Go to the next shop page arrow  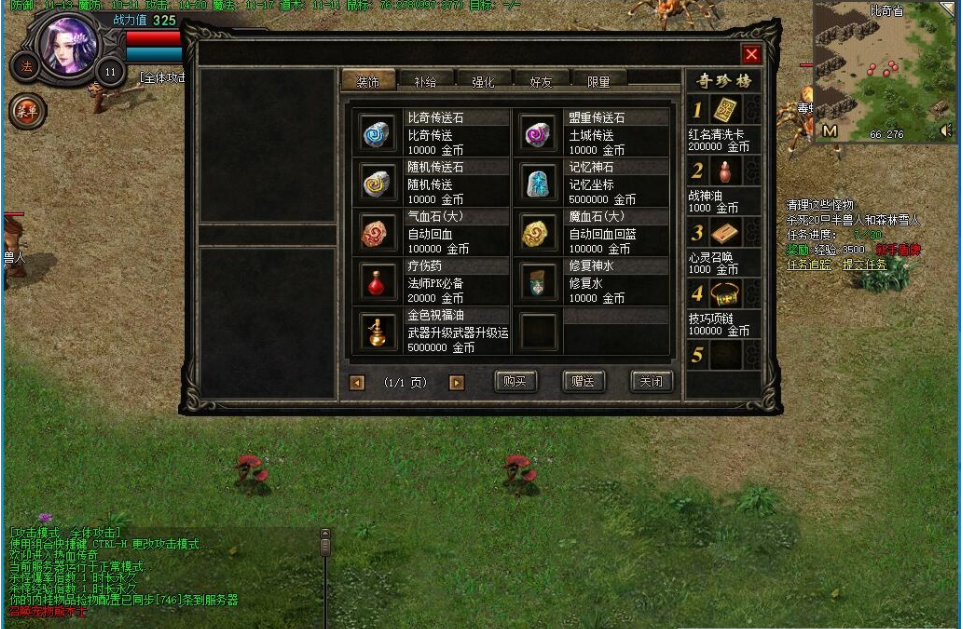tap(457, 382)
